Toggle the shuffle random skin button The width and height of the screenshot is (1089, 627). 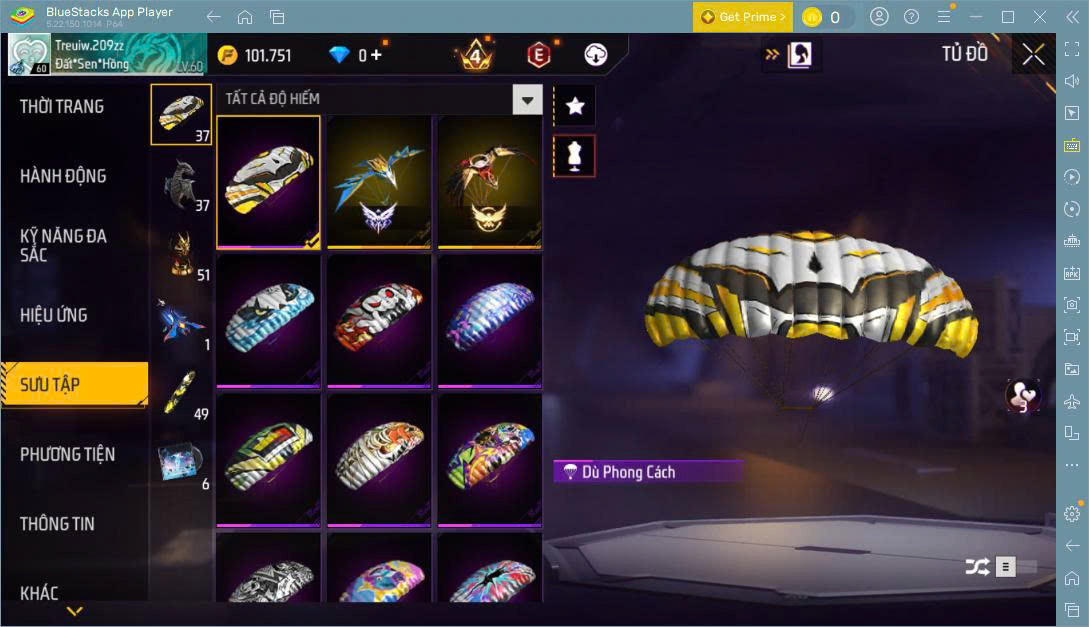pos(976,567)
